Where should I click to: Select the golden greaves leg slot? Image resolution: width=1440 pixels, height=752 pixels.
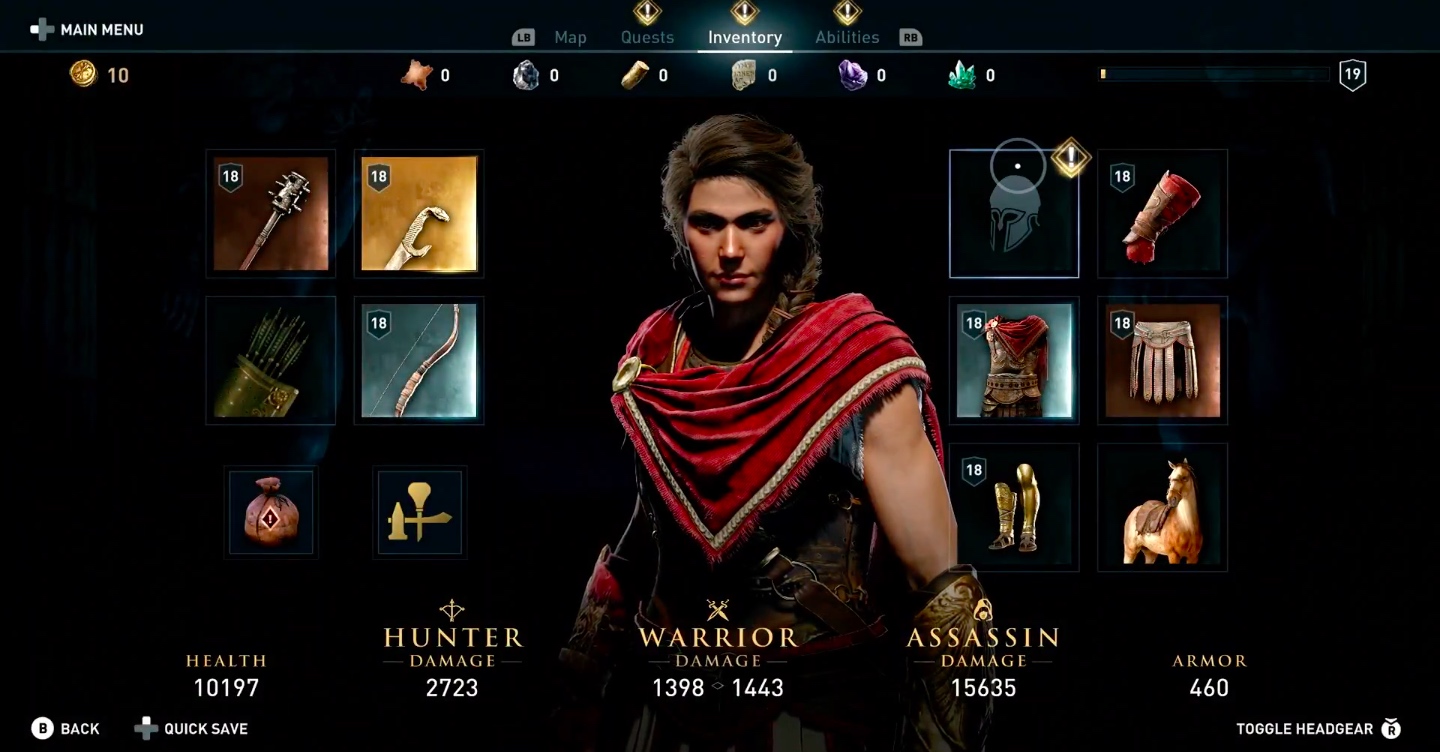1014,508
